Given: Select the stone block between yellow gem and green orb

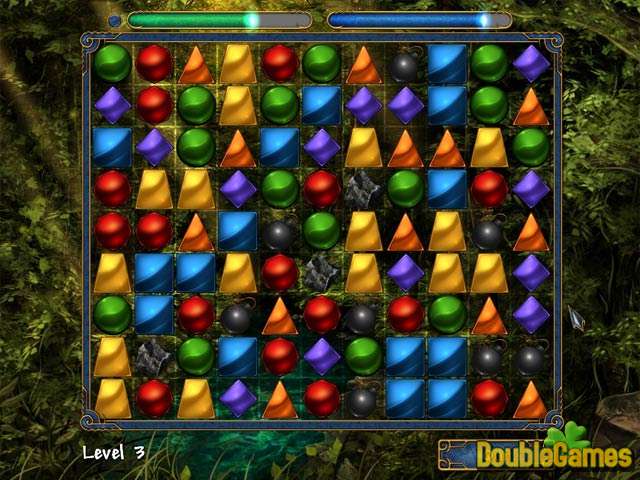Looking at the screenshot, I should point(154,356).
